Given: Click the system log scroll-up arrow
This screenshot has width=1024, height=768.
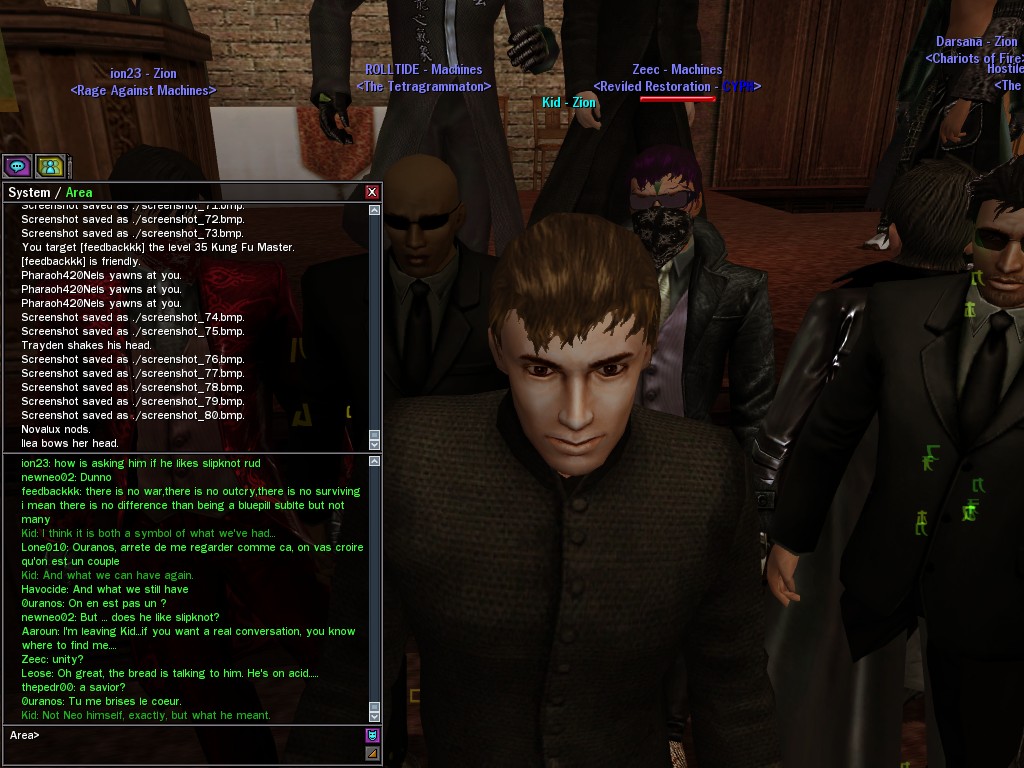Looking at the screenshot, I should 375,211.
